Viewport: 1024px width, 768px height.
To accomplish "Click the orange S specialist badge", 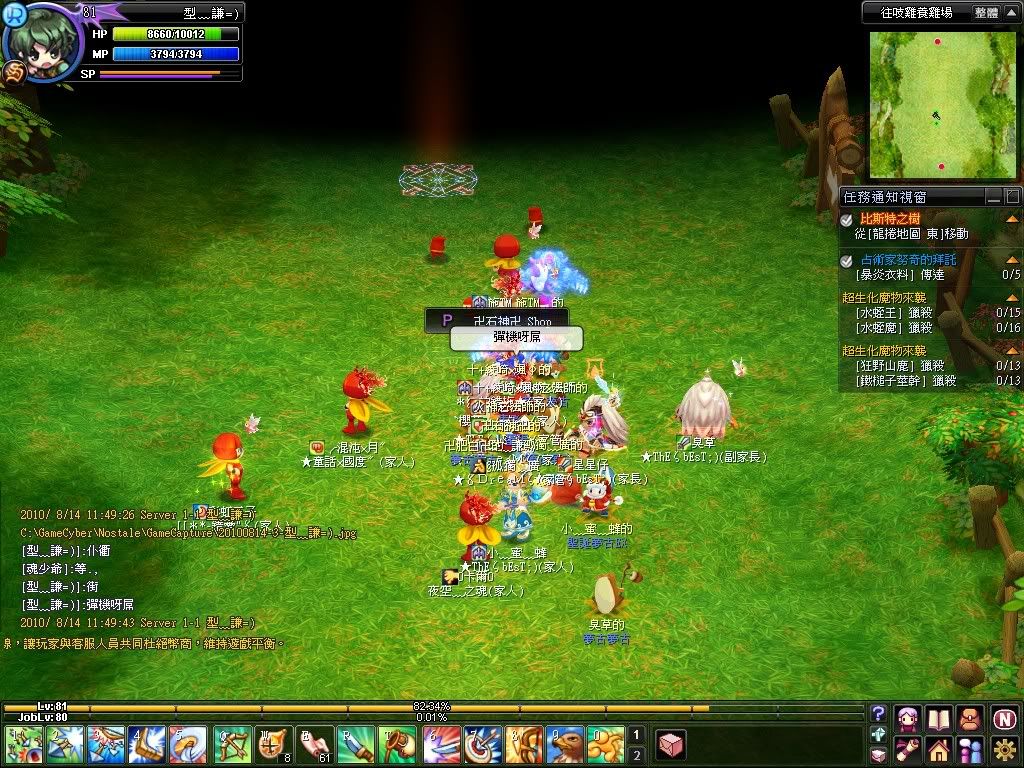I will (x=14, y=72).
